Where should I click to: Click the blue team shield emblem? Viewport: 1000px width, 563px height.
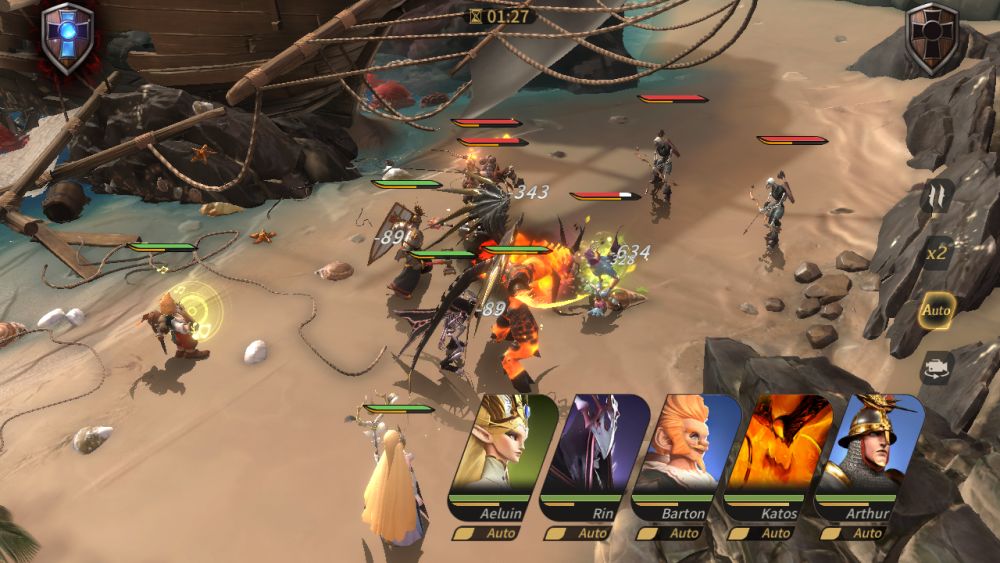(x=67, y=38)
